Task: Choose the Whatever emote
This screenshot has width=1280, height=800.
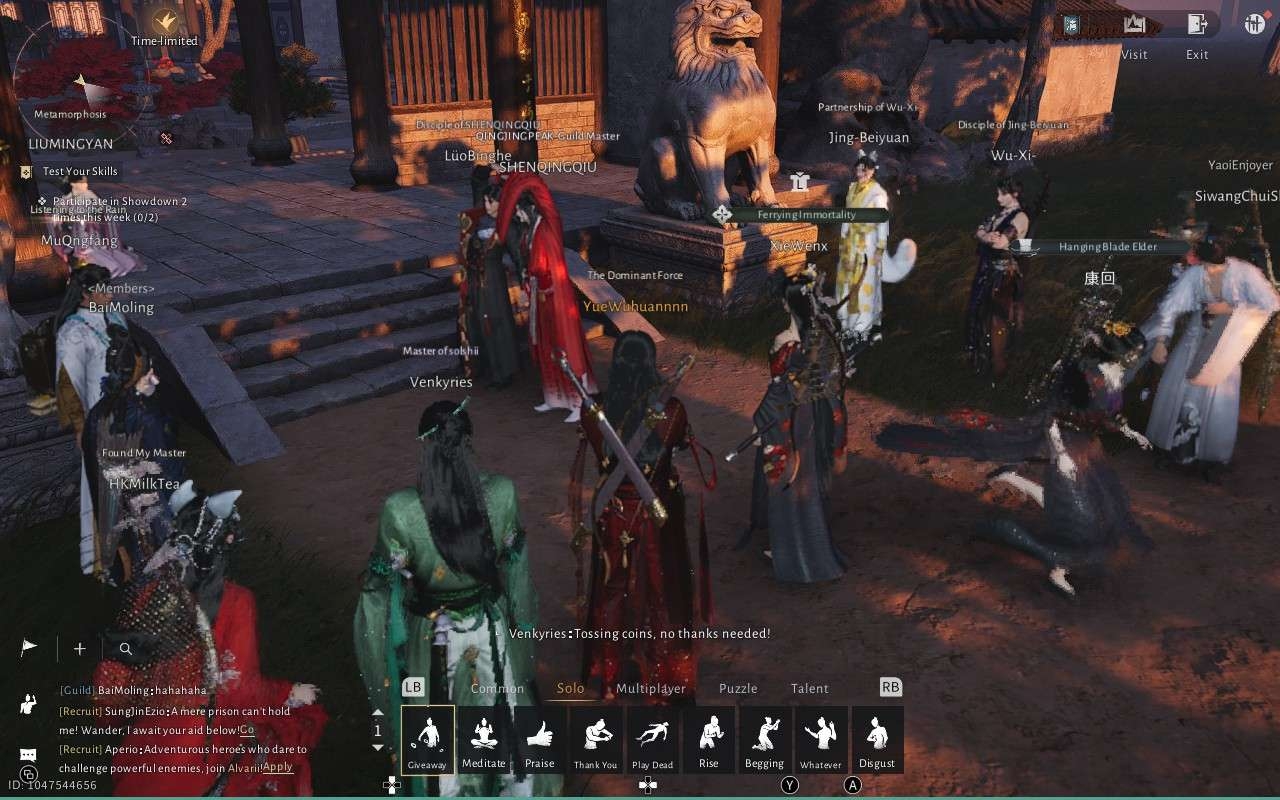Action: [x=821, y=740]
